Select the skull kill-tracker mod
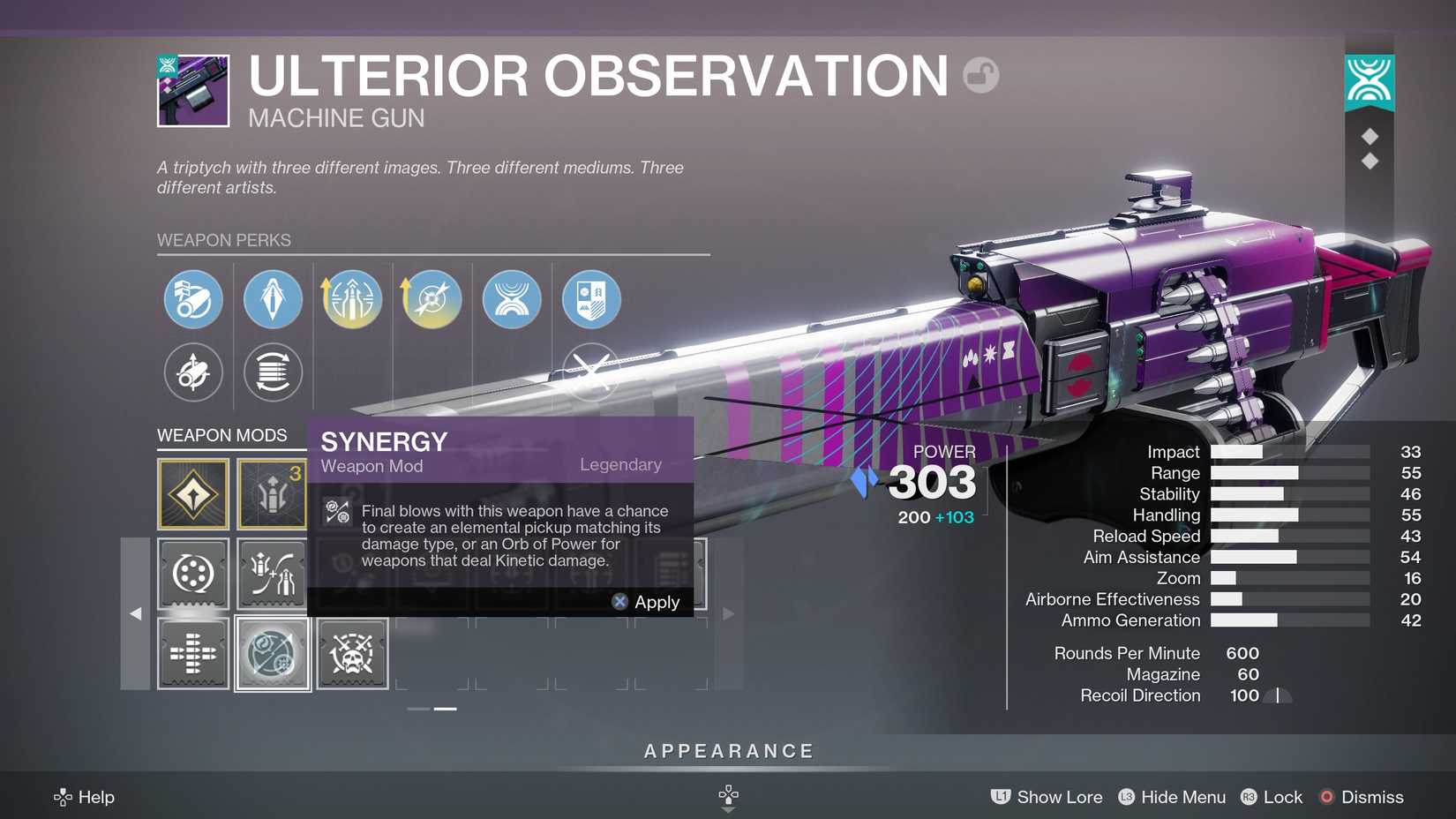 (351, 654)
